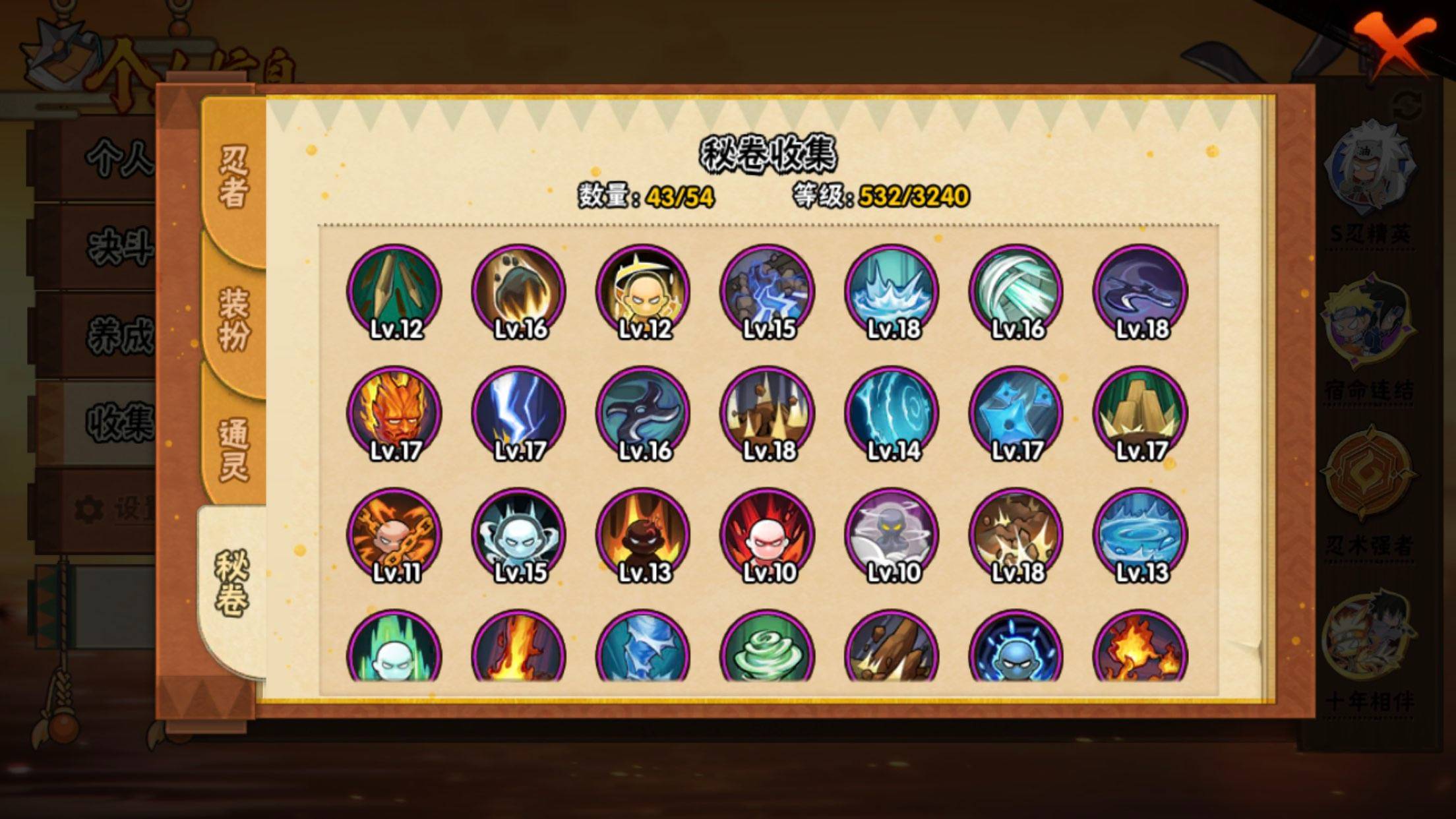Pick the green tornado scroll
The image size is (1456, 819).
click(768, 650)
